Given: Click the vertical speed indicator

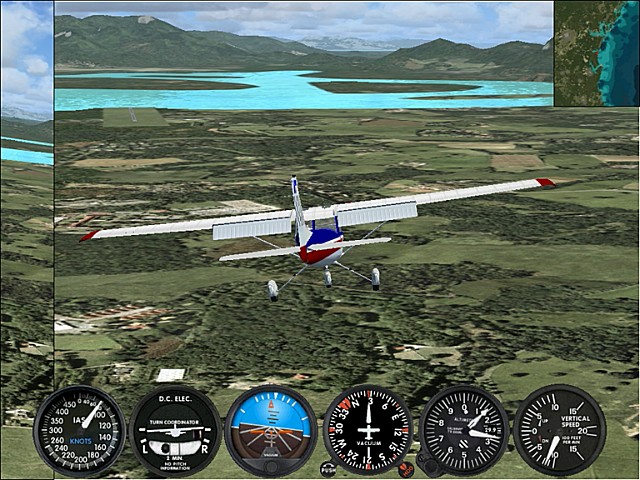Looking at the screenshot, I should point(559,430).
